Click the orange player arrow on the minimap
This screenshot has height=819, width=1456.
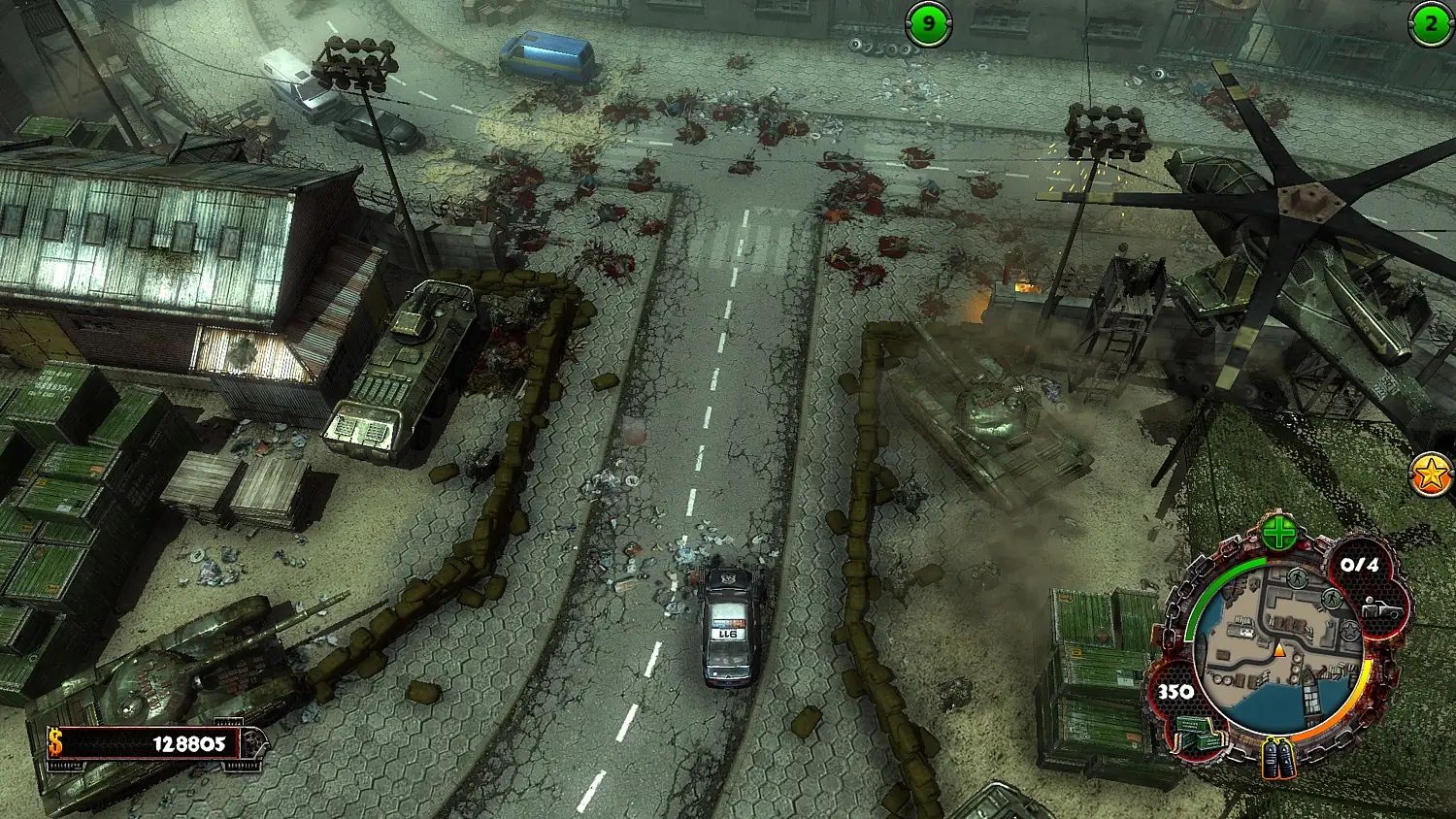(1279, 652)
